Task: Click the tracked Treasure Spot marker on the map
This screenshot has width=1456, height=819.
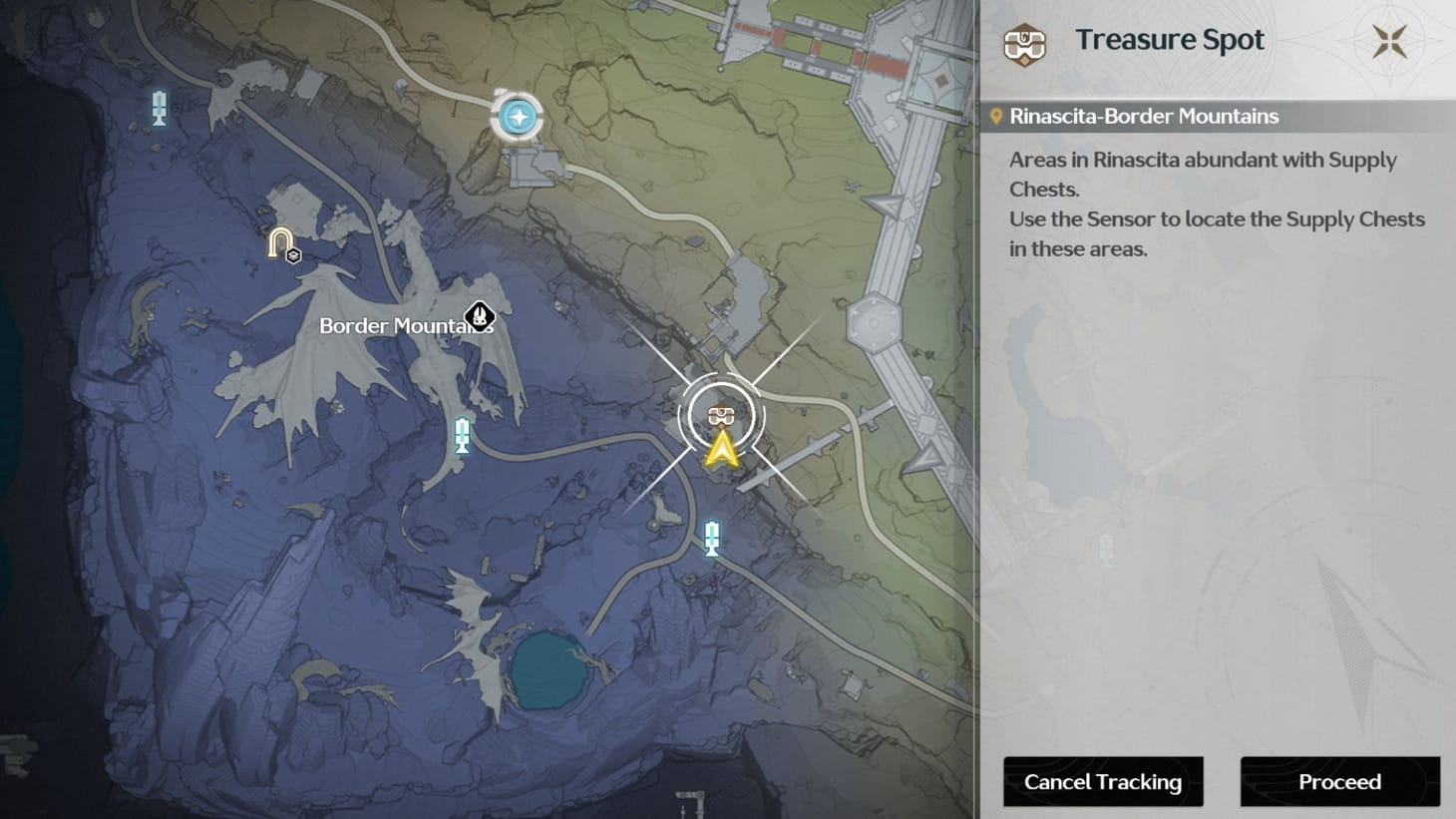Action: (720, 414)
